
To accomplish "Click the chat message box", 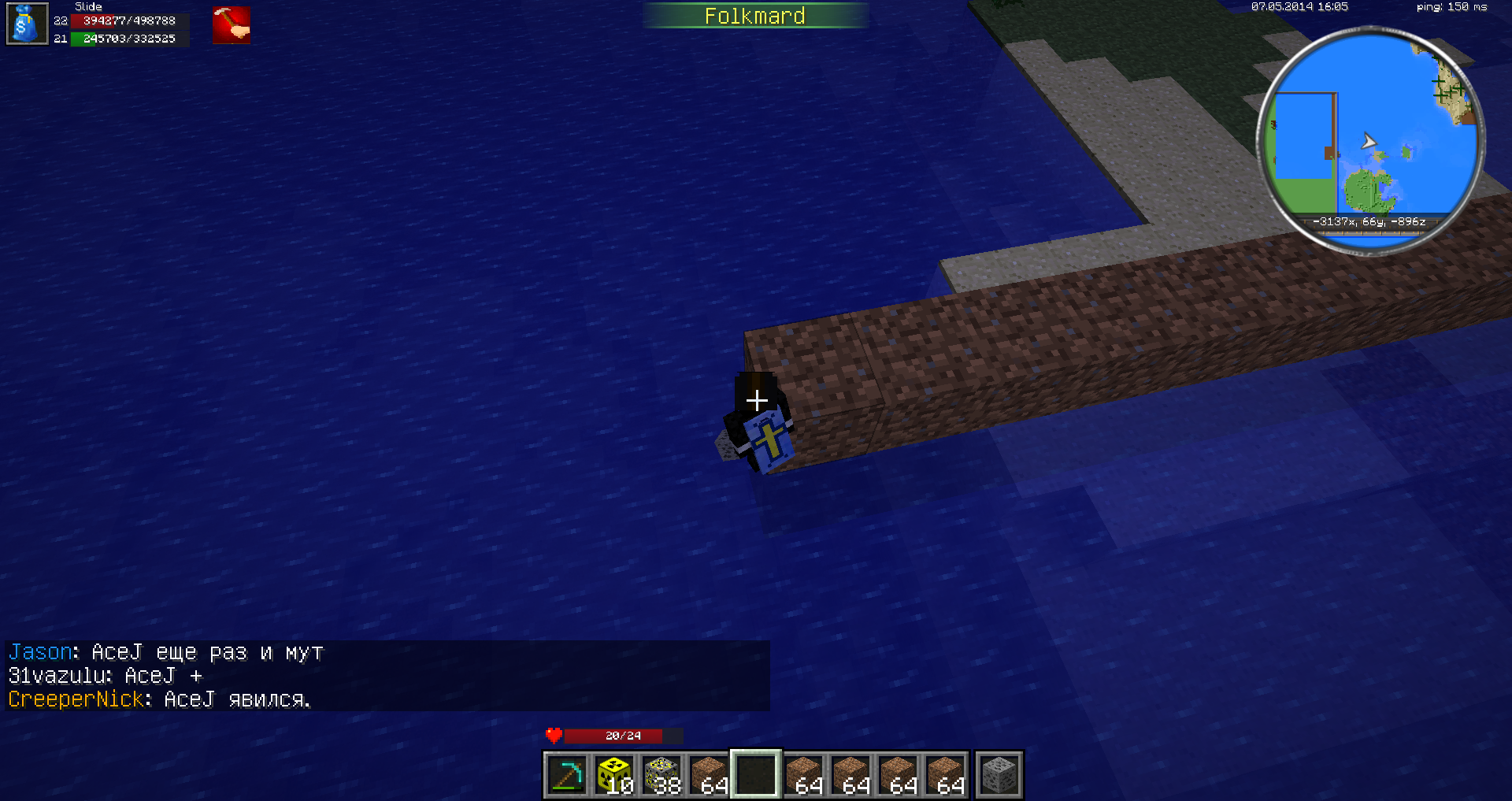I will coord(387,676).
